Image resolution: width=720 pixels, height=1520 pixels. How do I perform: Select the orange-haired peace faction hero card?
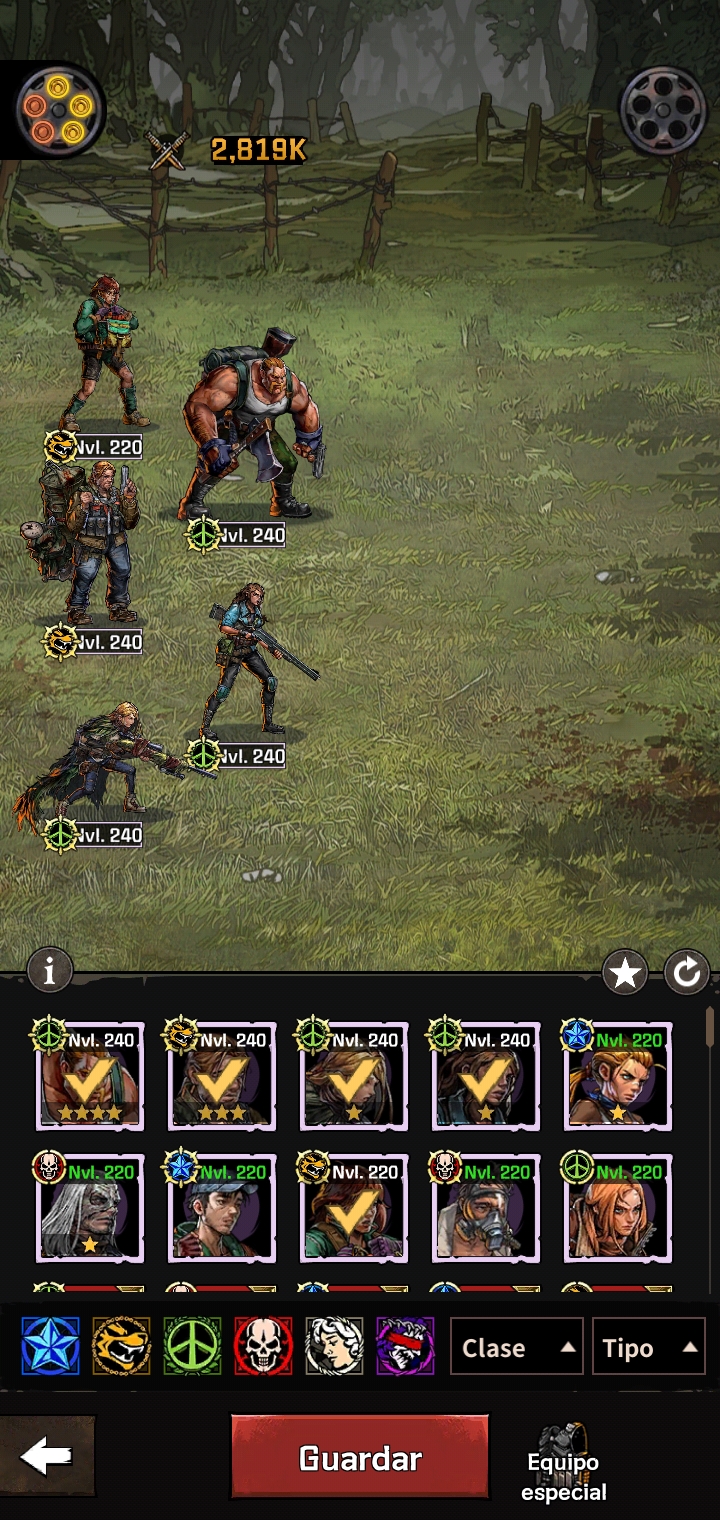(x=618, y=1209)
